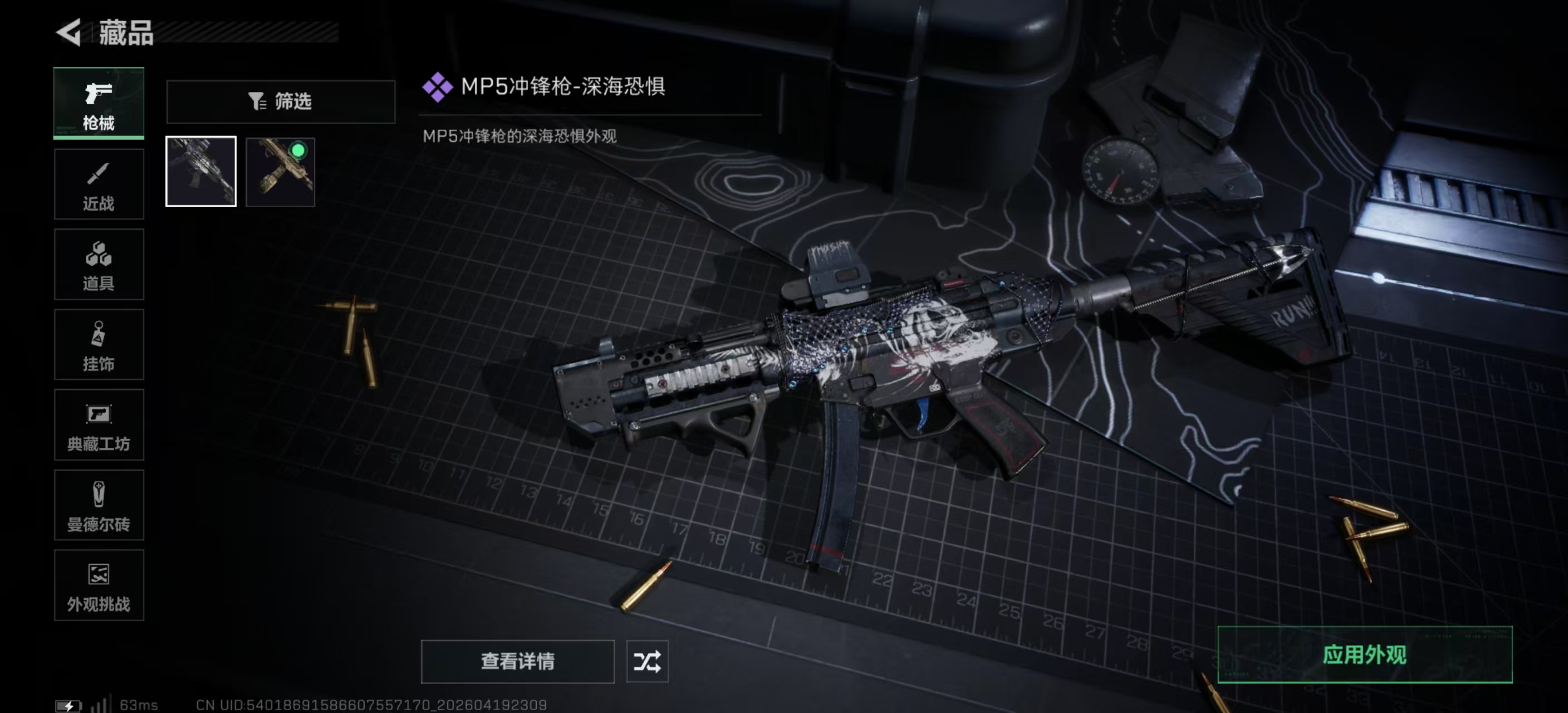Click the purple rarity diamond icon before skin name
Screen dimensions: 1568x713
[x=437, y=87]
